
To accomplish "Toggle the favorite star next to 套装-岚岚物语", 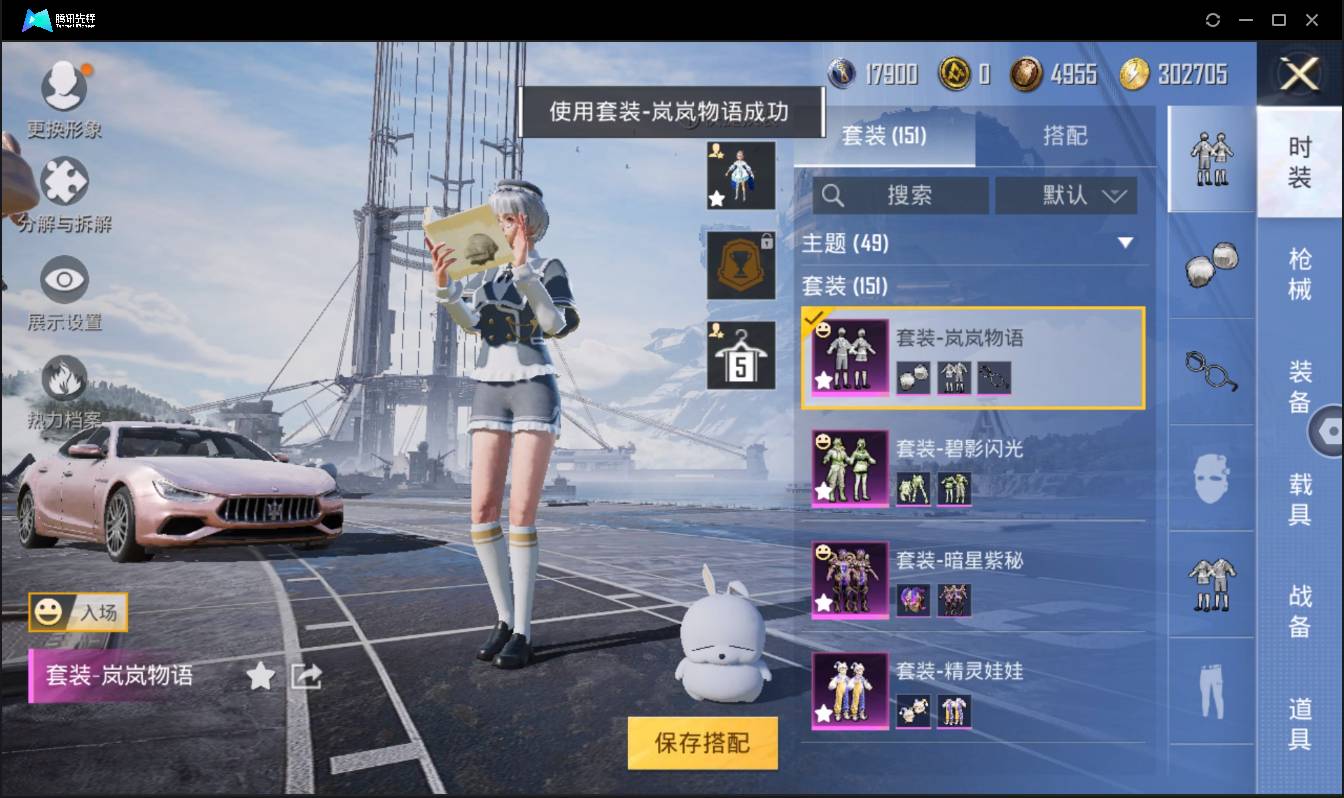I will coord(260,675).
